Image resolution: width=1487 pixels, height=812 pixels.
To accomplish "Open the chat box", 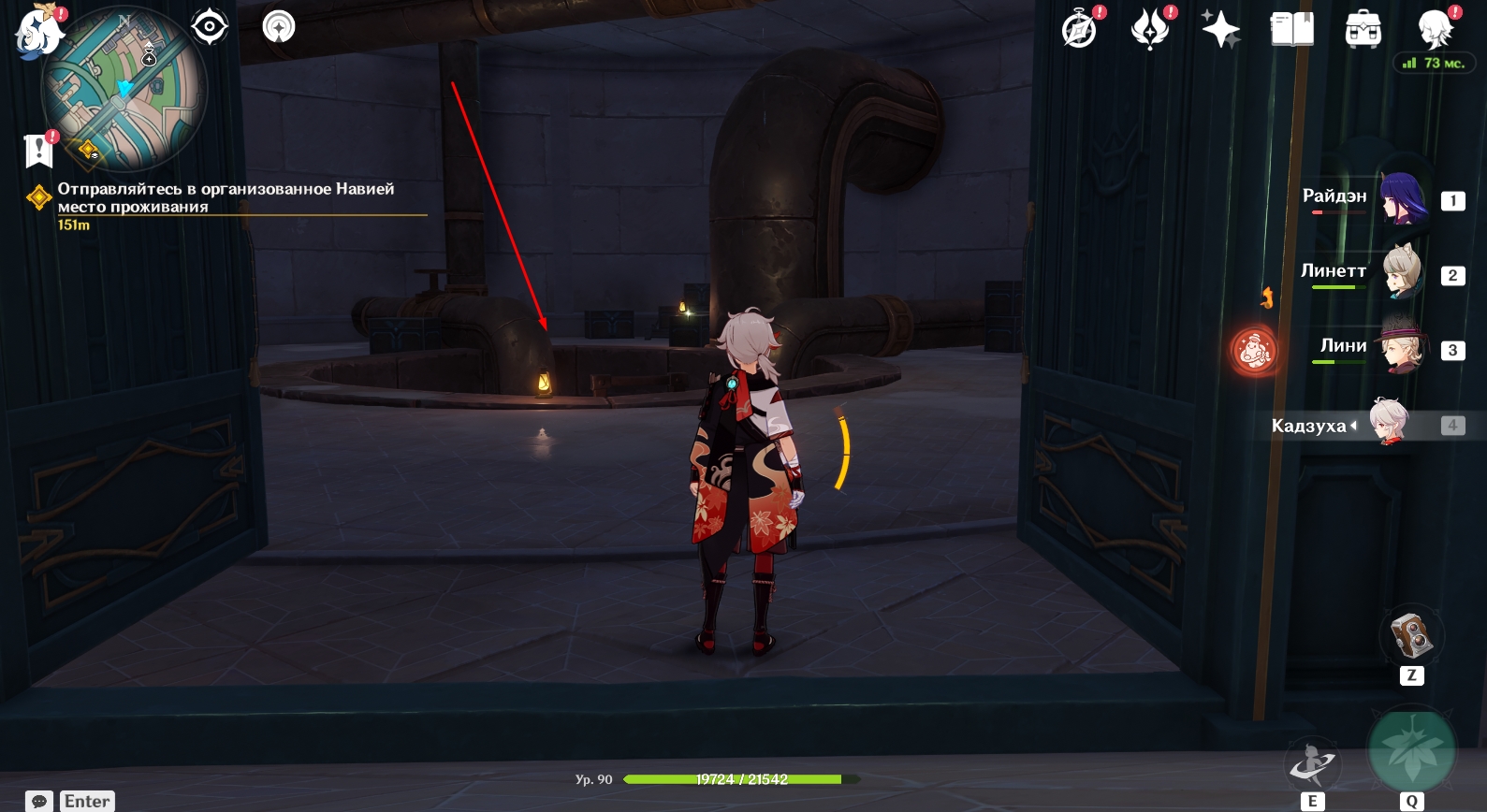I will coord(39,802).
